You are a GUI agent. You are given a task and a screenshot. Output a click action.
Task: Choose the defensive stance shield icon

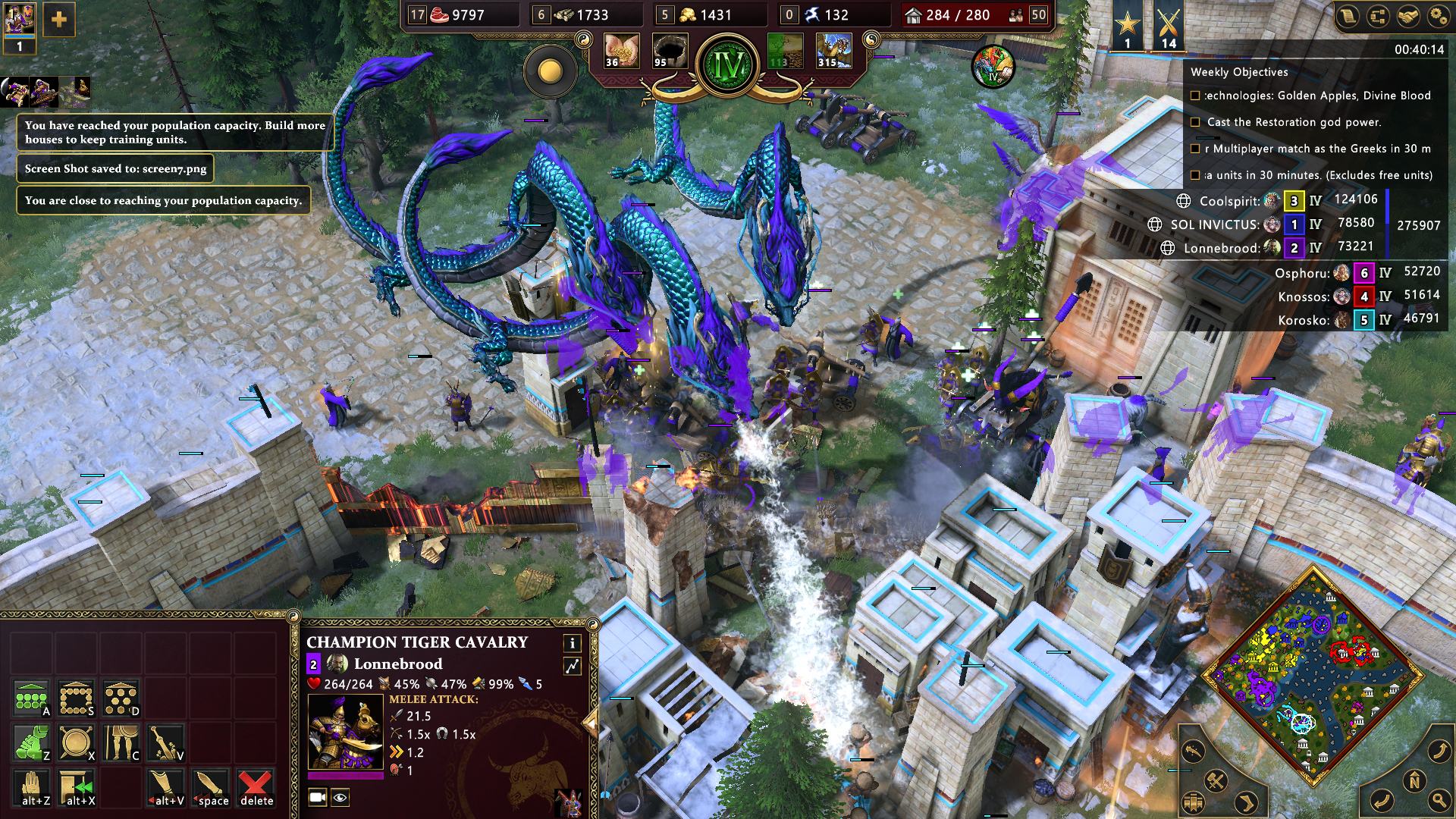pyautogui.click(x=76, y=743)
